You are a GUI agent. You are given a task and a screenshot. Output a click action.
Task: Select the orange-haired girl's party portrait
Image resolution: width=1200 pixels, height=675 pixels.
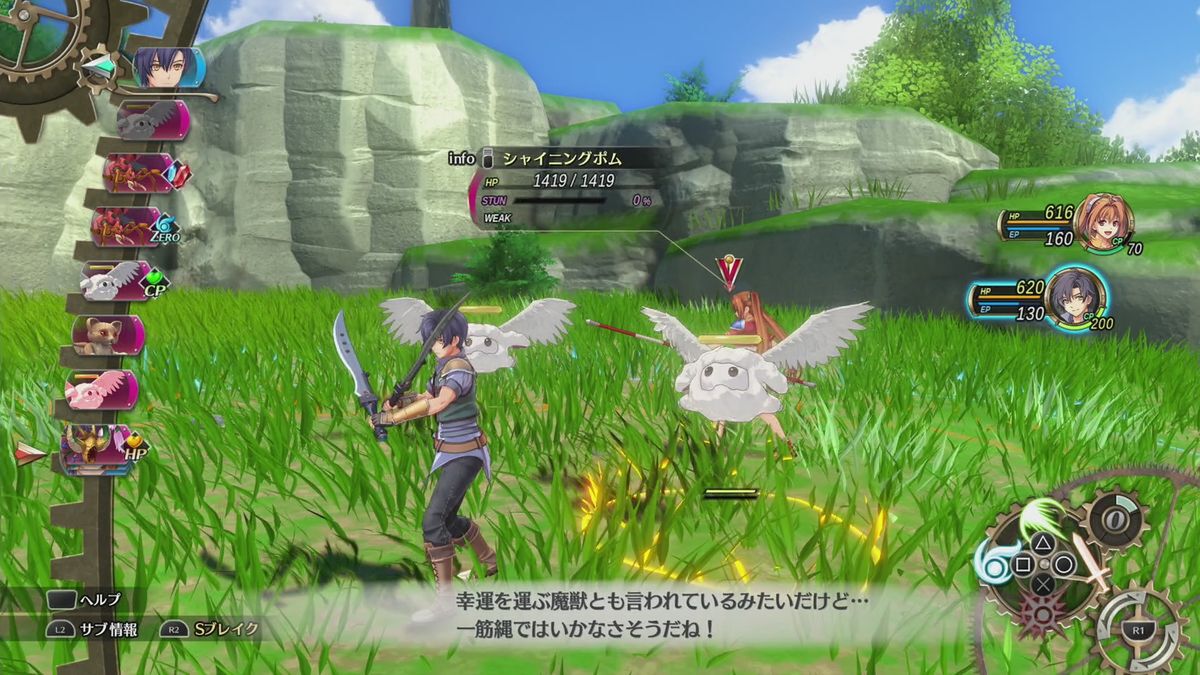pos(1103,220)
